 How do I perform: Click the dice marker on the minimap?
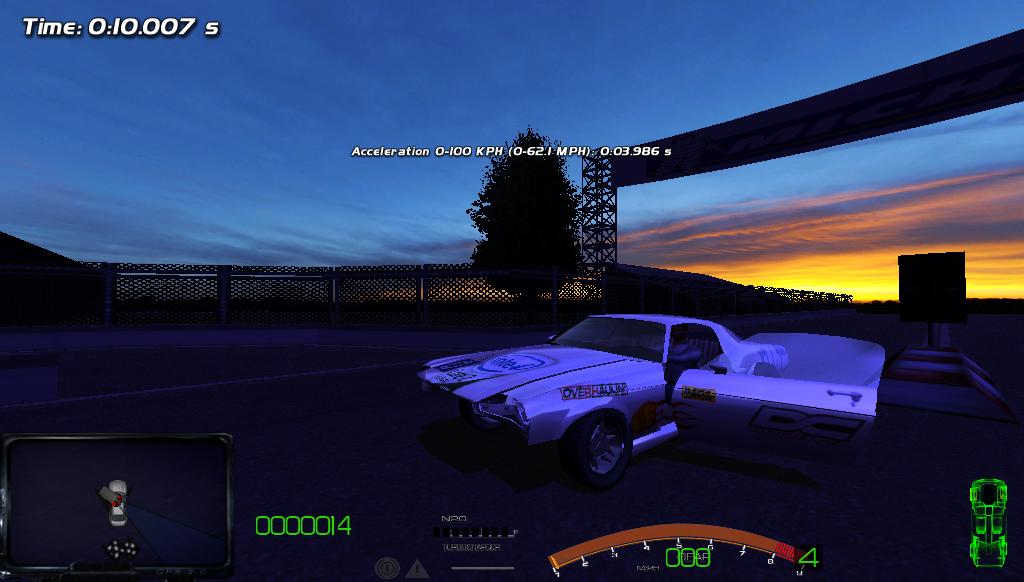tap(121, 549)
